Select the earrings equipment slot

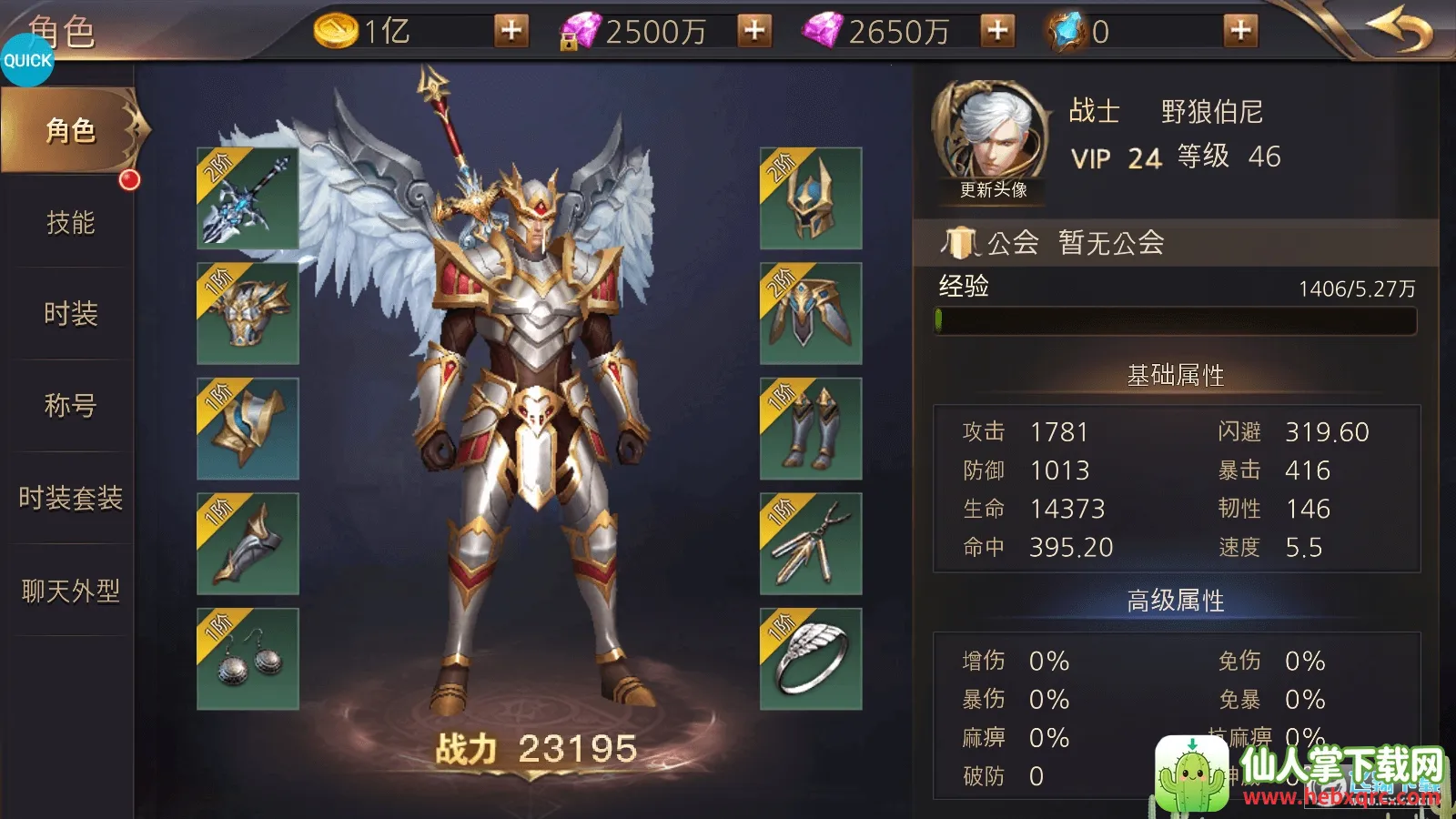click(248, 659)
